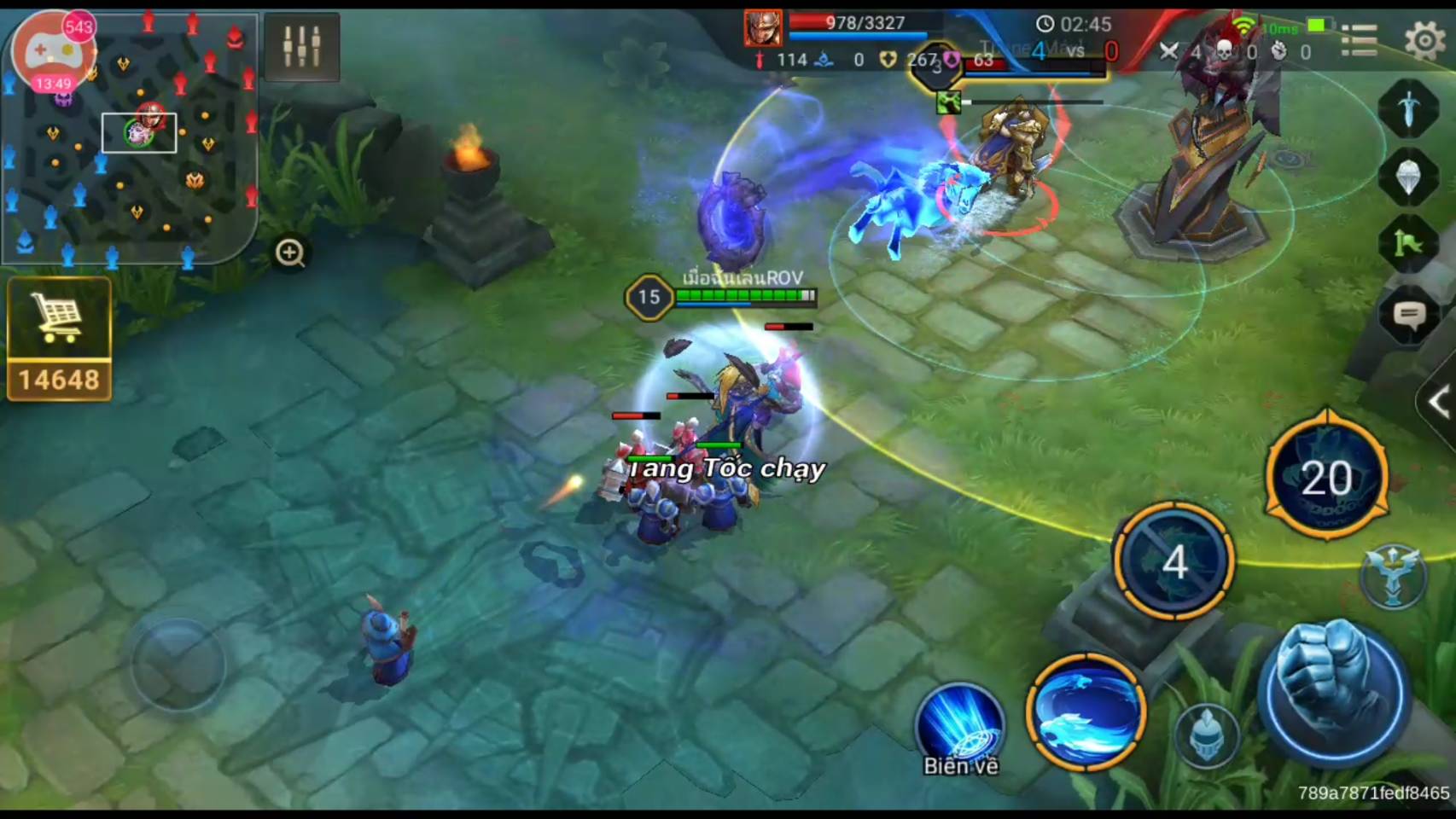Select the helmet target-minion button

(x=1206, y=735)
